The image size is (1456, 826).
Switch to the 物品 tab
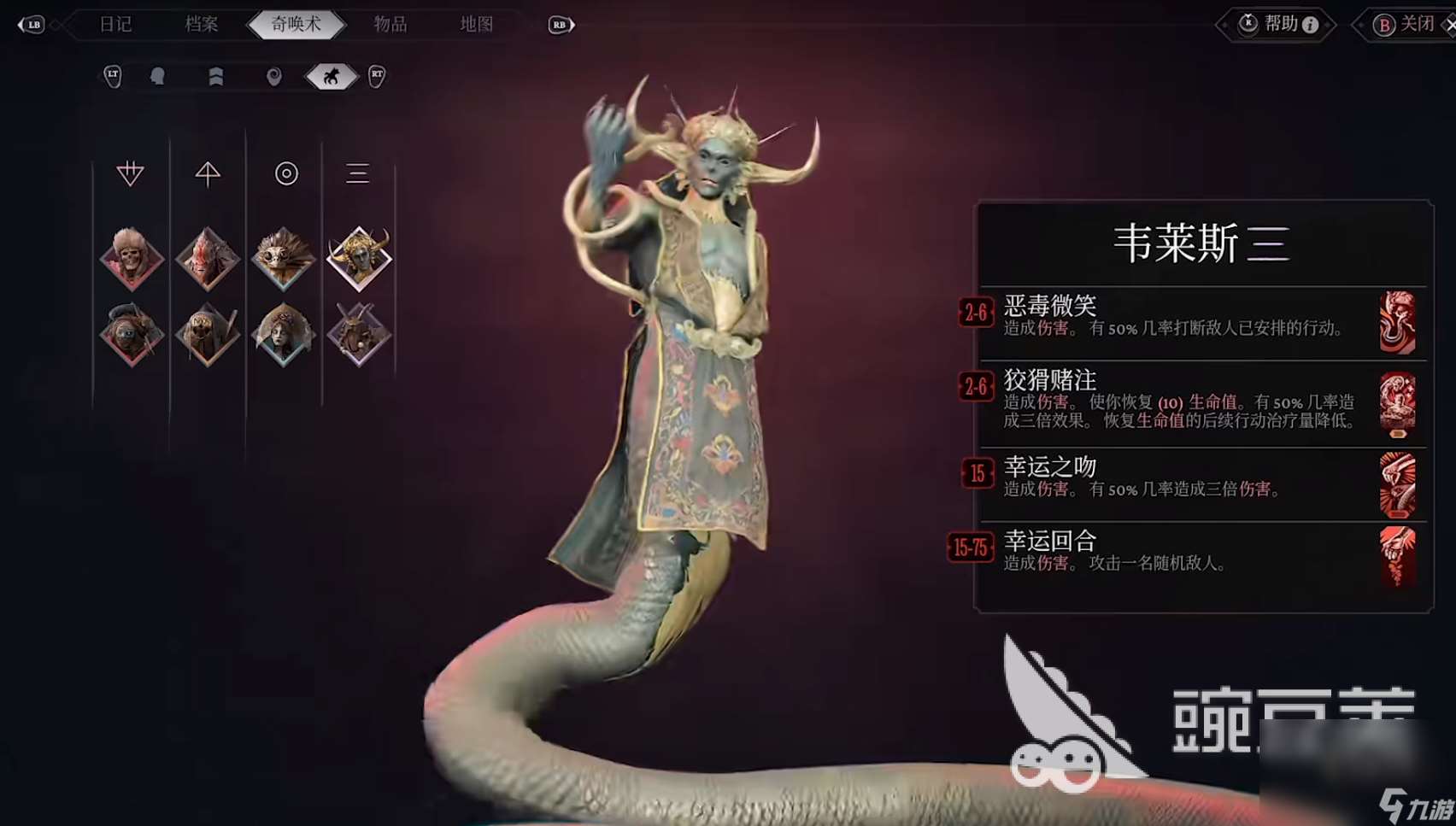tap(390, 24)
